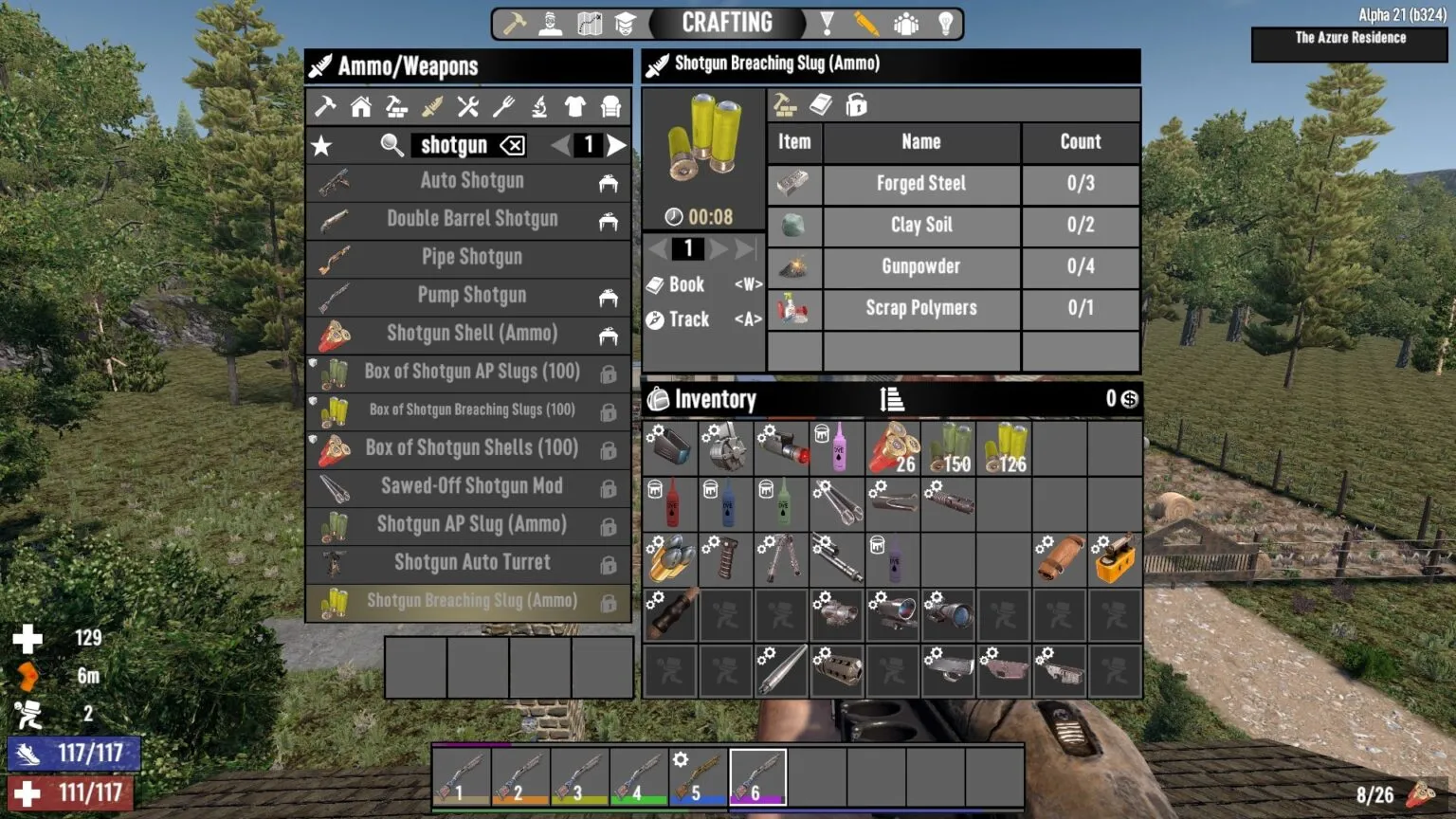Select the science microscope crafting filter
The height and width of the screenshot is (819, 1456).
538,107
